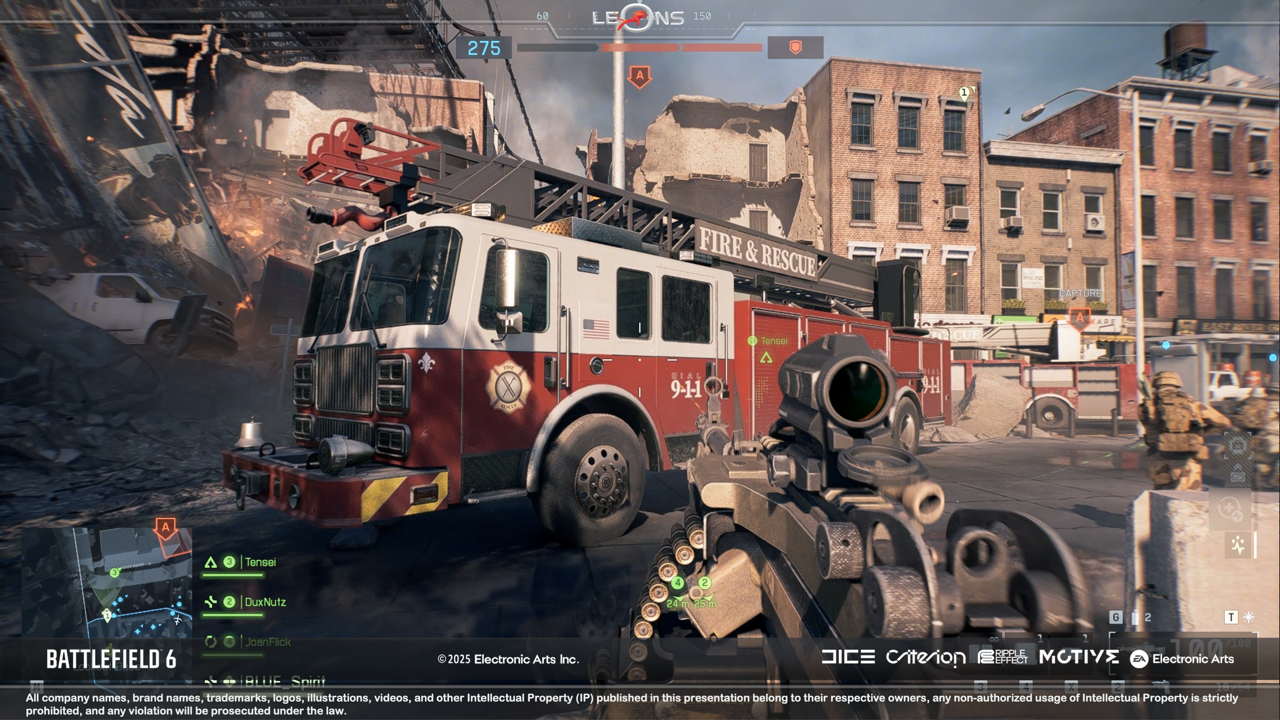
Task: Click the Capture A objective marker
Action: pos(1079,317)
